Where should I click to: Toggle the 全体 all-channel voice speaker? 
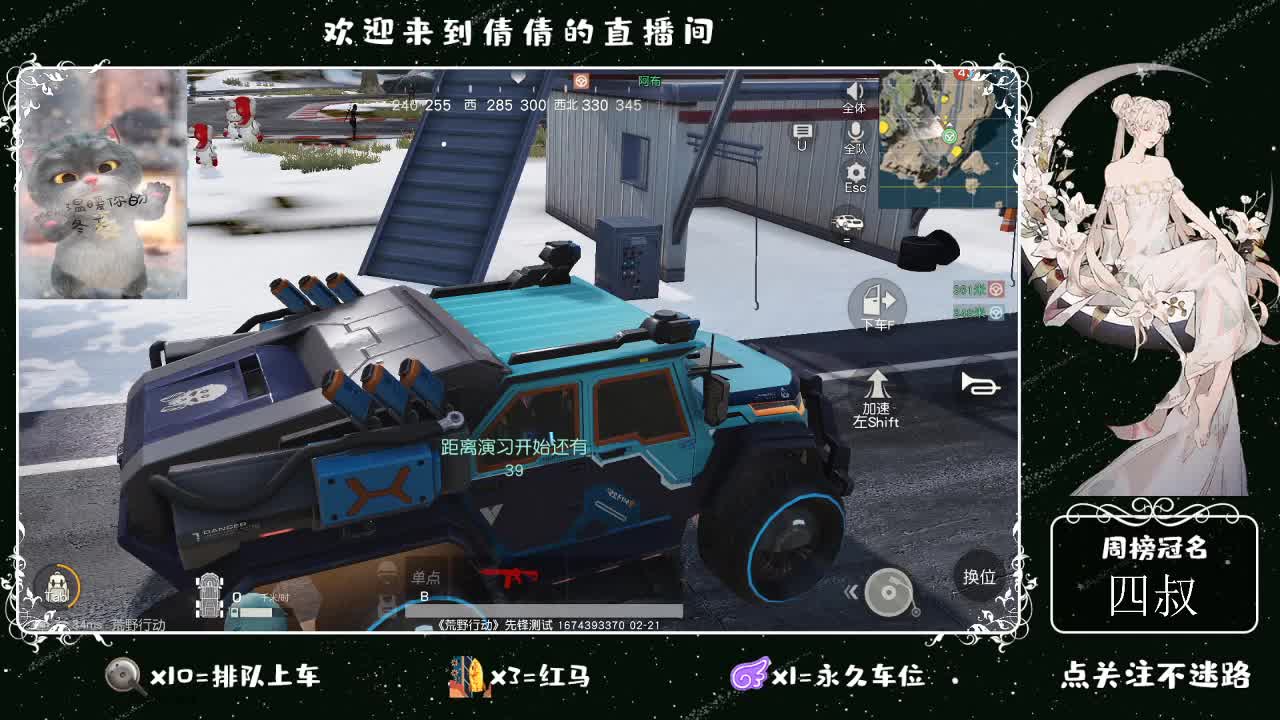pyautogui.click(x=854, y=97)
